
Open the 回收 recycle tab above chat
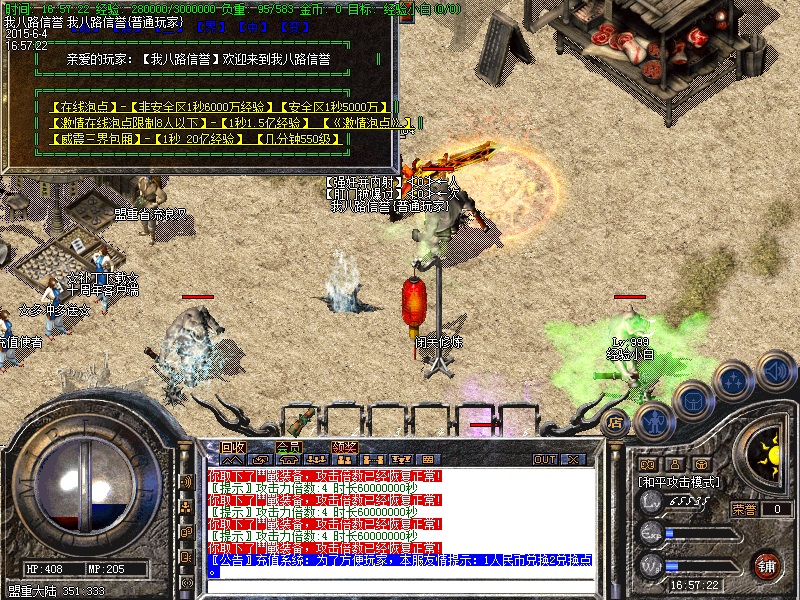[233, 447]
